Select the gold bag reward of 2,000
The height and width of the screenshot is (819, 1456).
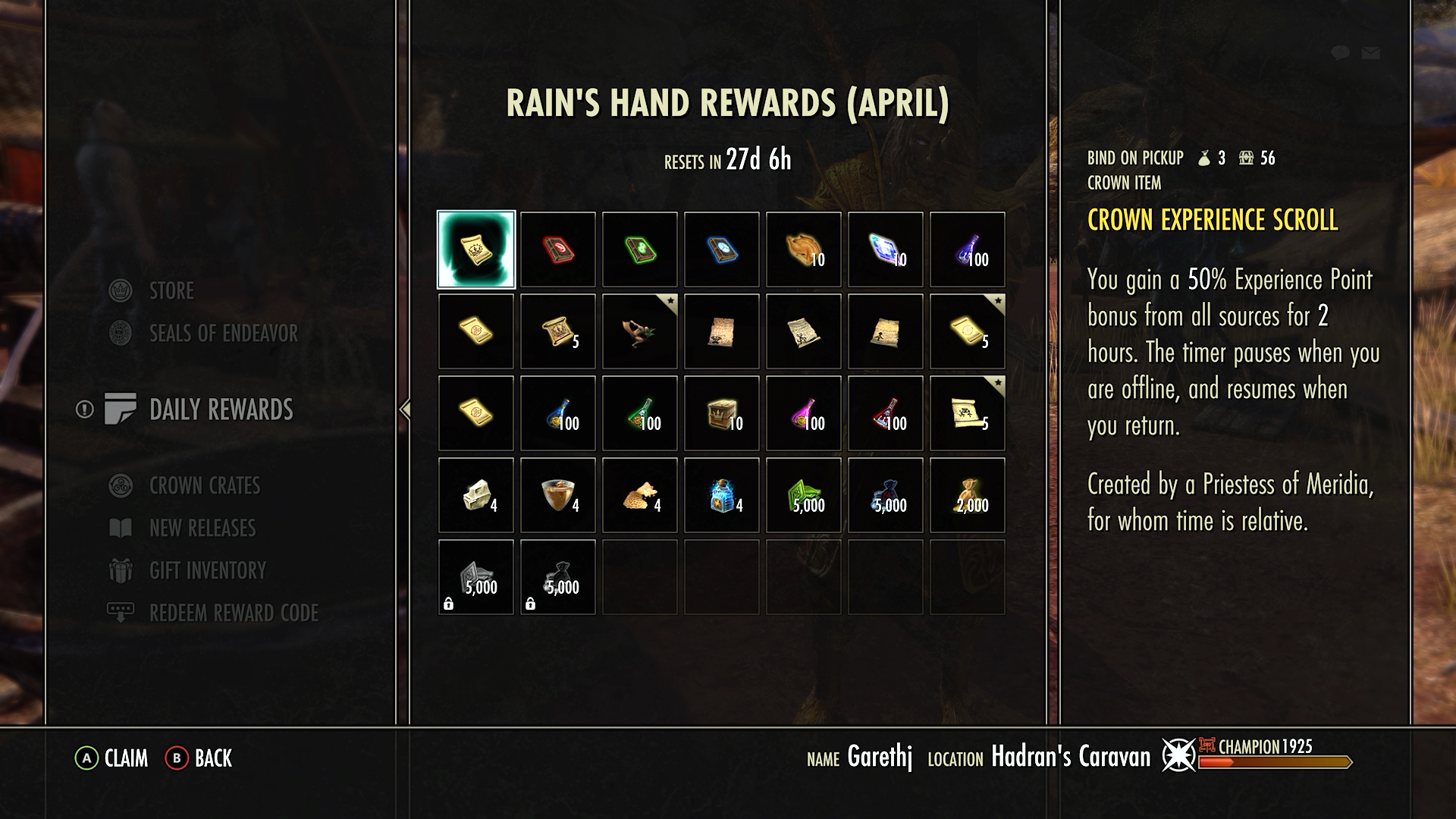(x=968, y=496)
